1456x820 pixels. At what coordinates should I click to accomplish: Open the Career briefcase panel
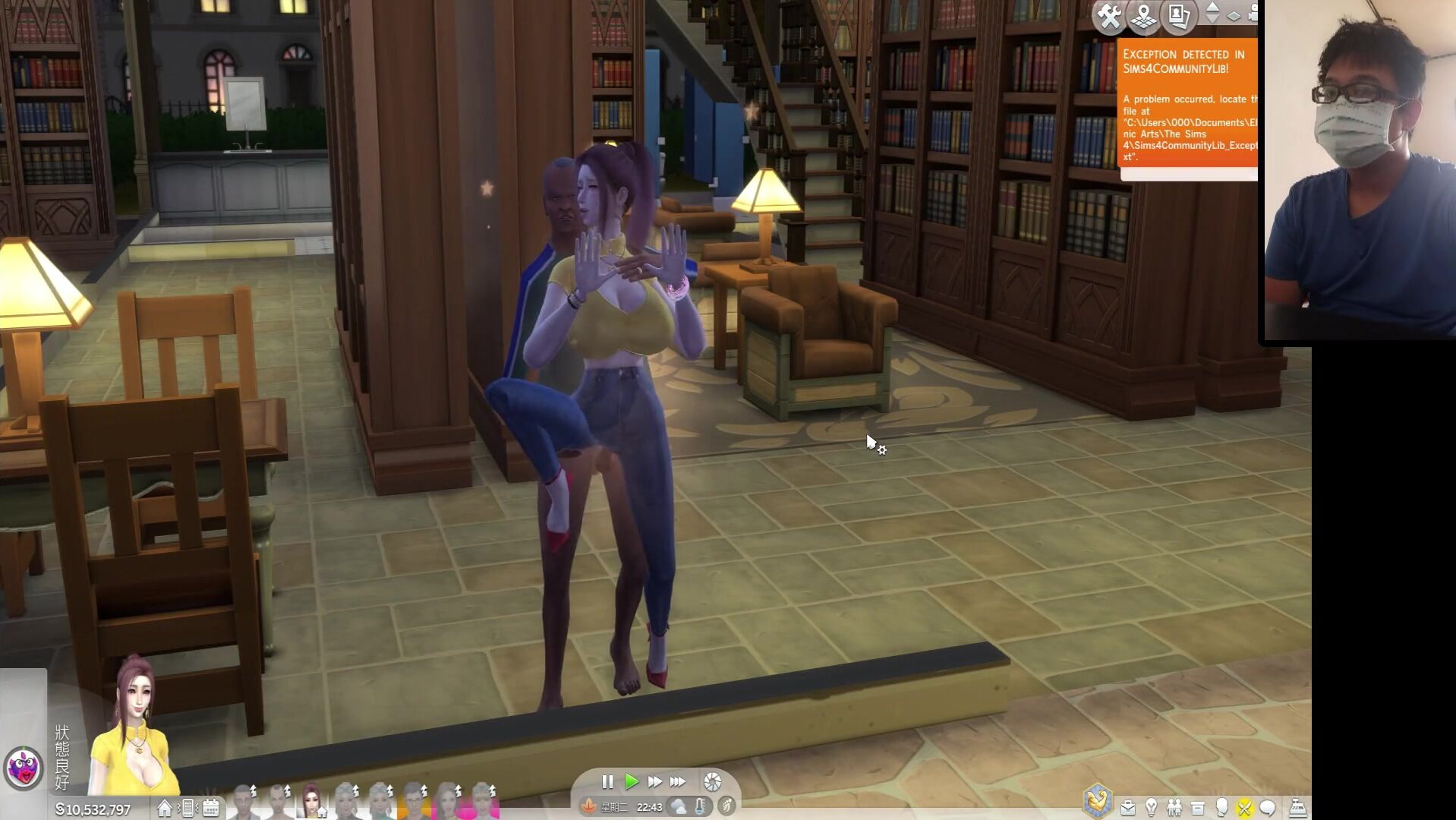(x=1128, y=808)
